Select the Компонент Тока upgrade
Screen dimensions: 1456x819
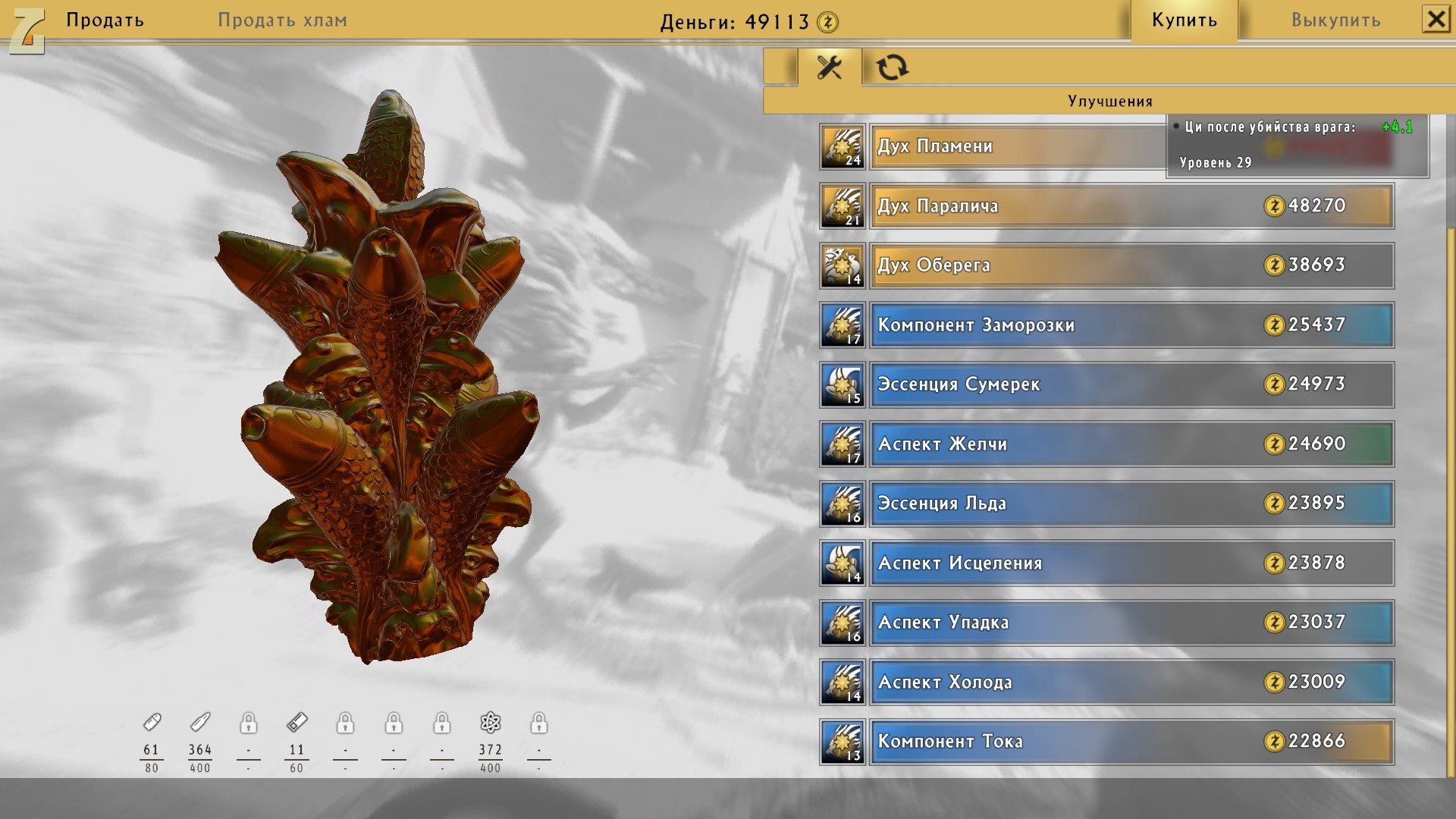(1131, 742)
